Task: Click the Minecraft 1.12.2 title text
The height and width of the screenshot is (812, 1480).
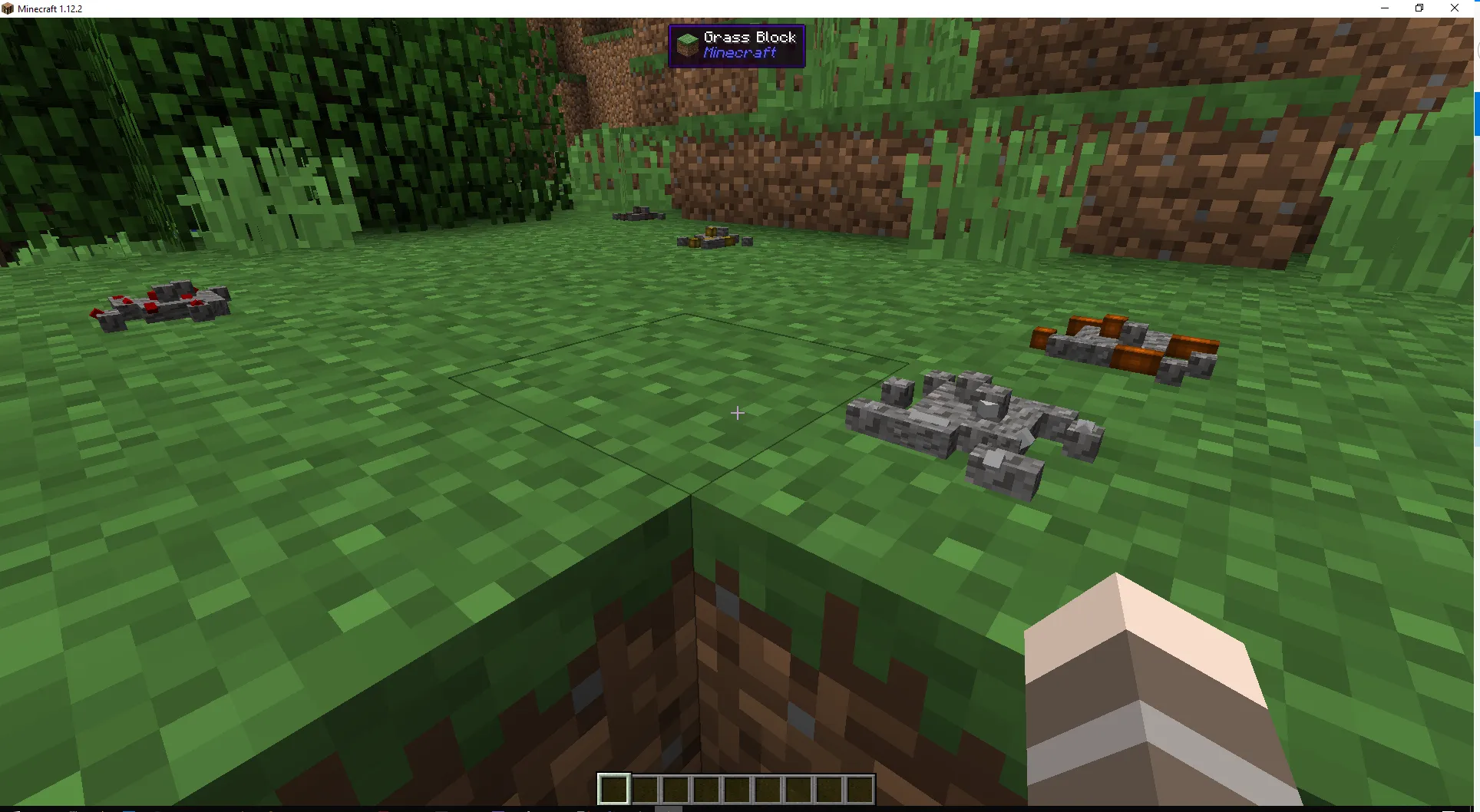Action: coord(50,8)
